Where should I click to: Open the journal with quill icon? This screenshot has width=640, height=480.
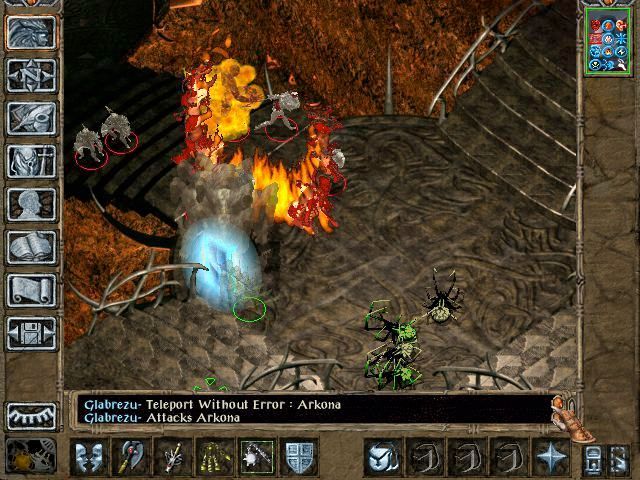point(31,118)
